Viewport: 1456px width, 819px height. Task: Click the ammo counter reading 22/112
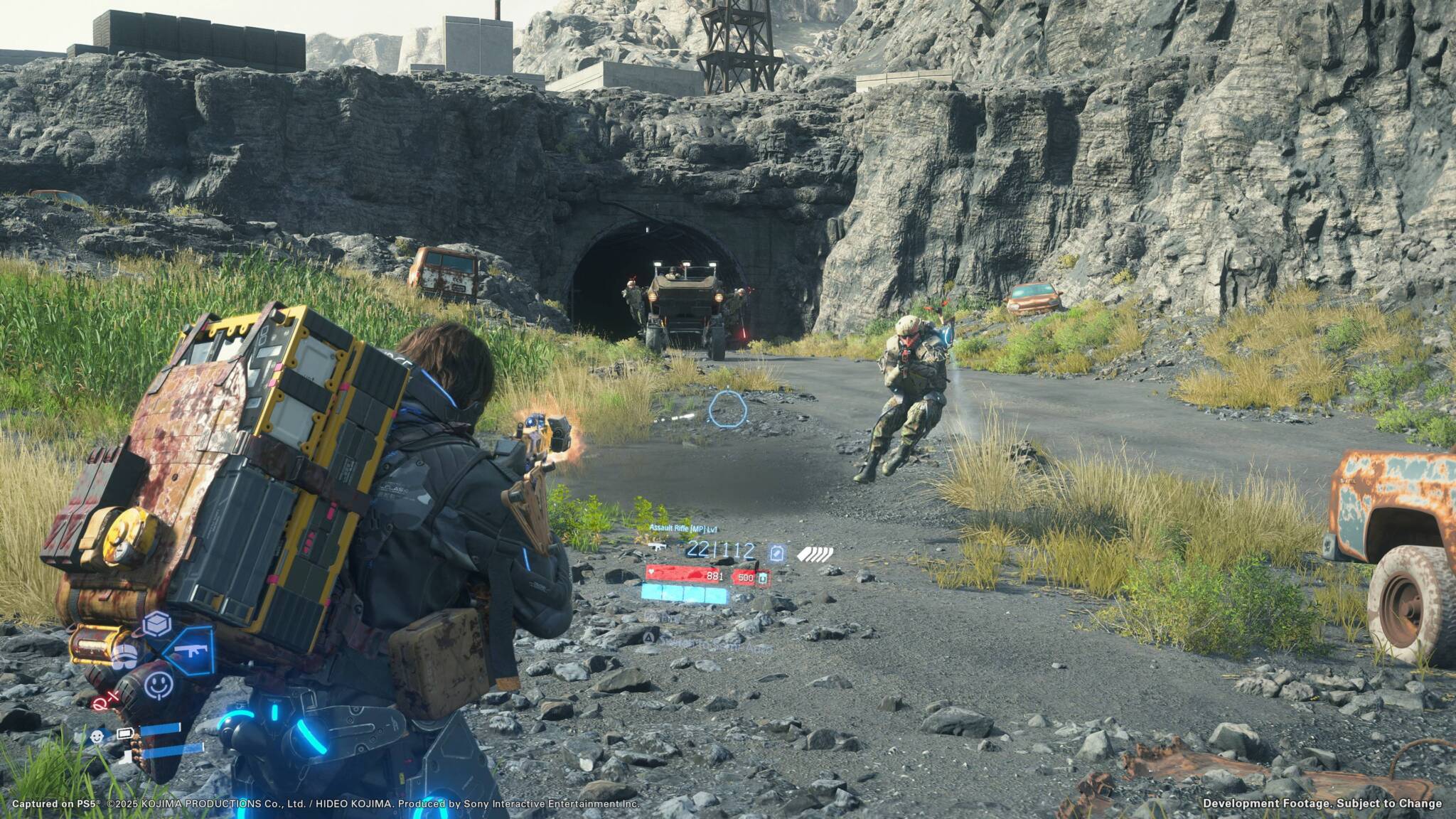point(721,550)
